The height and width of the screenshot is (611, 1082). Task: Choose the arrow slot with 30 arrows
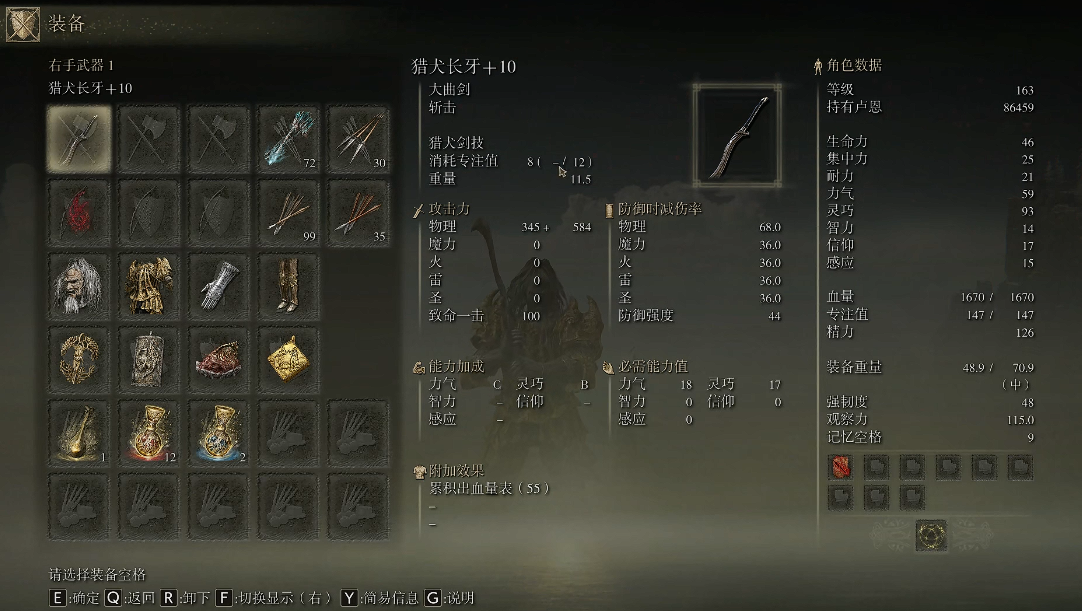(x=359, y=139)
